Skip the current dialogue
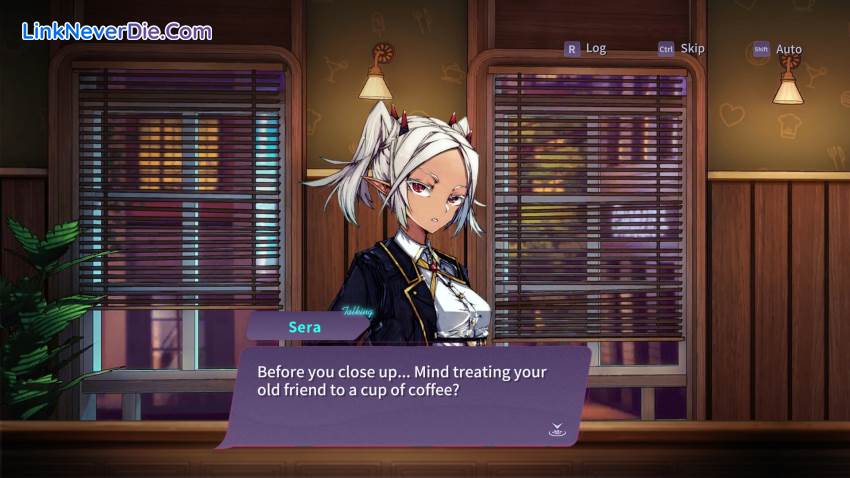 (681, 48)
